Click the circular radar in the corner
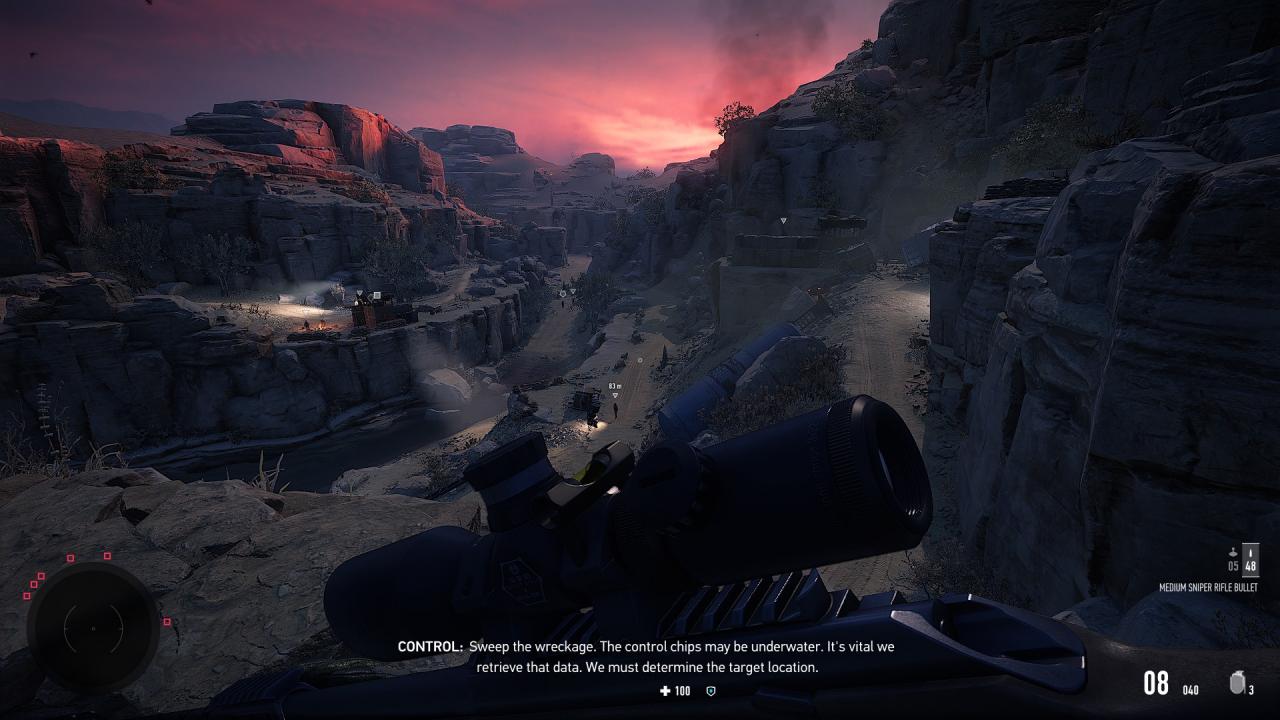The width and height of the screenshot is (1280, 720). (93, 627)
